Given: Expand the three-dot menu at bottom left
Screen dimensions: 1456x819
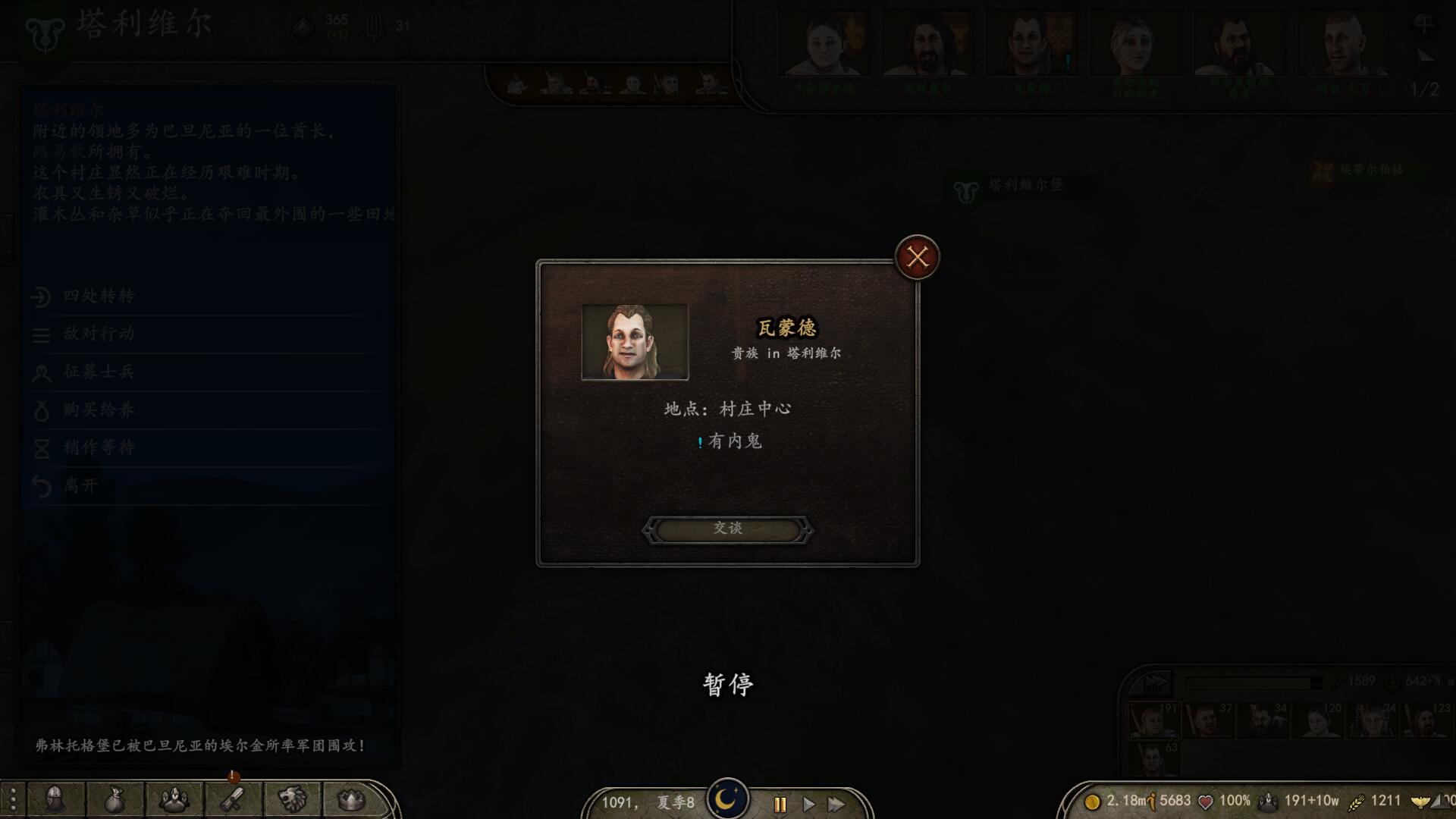Looking at the screenshot, I should 11,800.
